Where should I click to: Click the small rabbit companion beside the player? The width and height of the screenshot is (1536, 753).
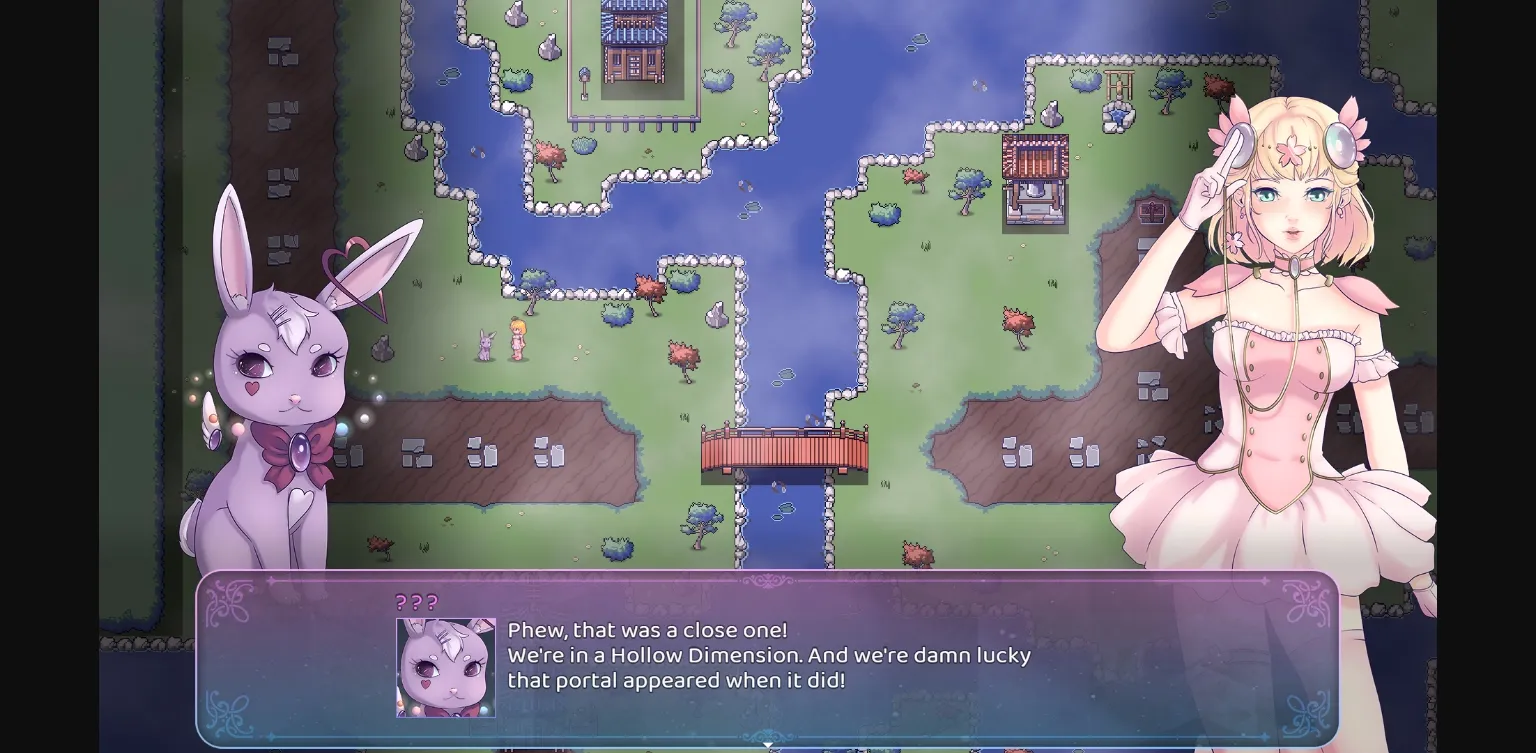click(486, 345)
